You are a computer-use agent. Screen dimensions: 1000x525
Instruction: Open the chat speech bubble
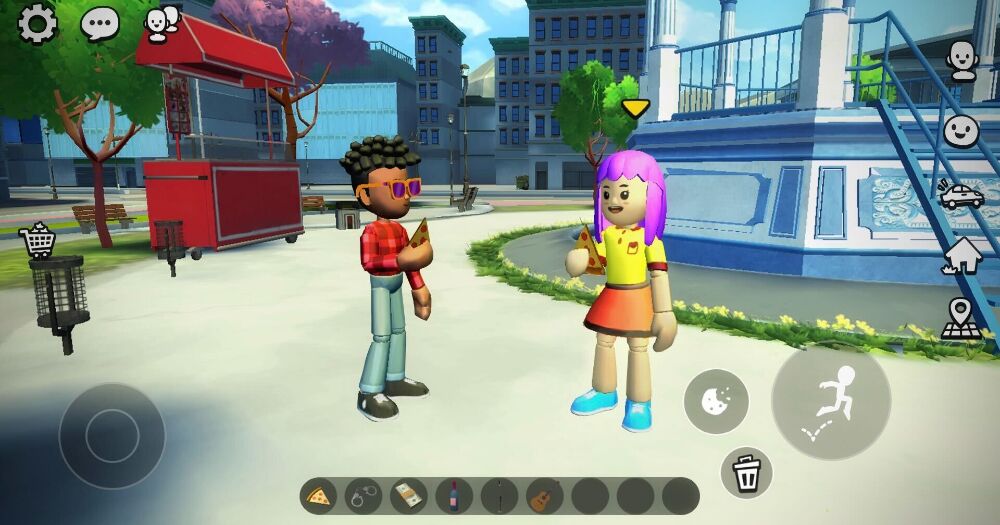100,23
